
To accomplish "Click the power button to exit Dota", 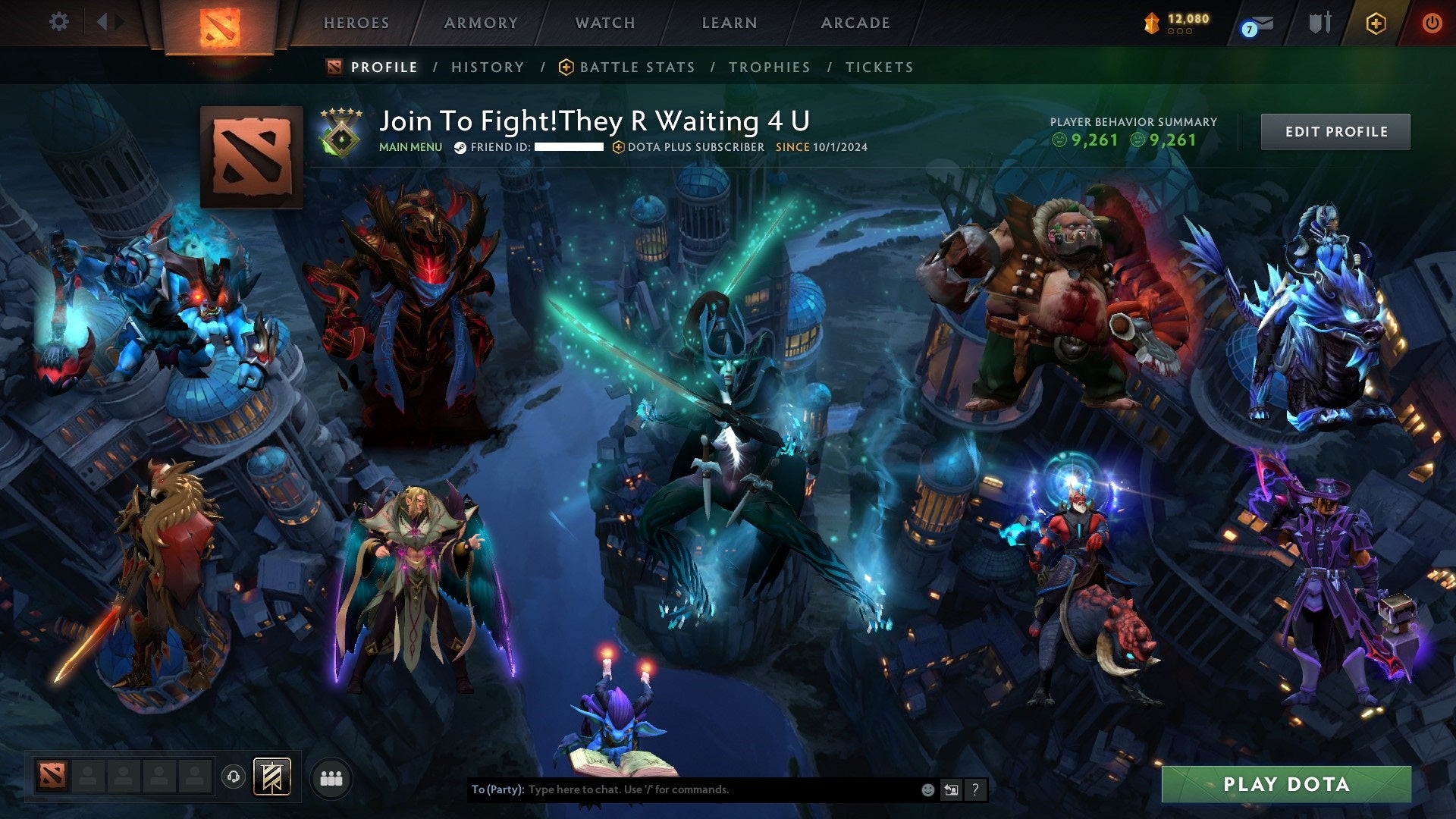I will coord(1432,23).
